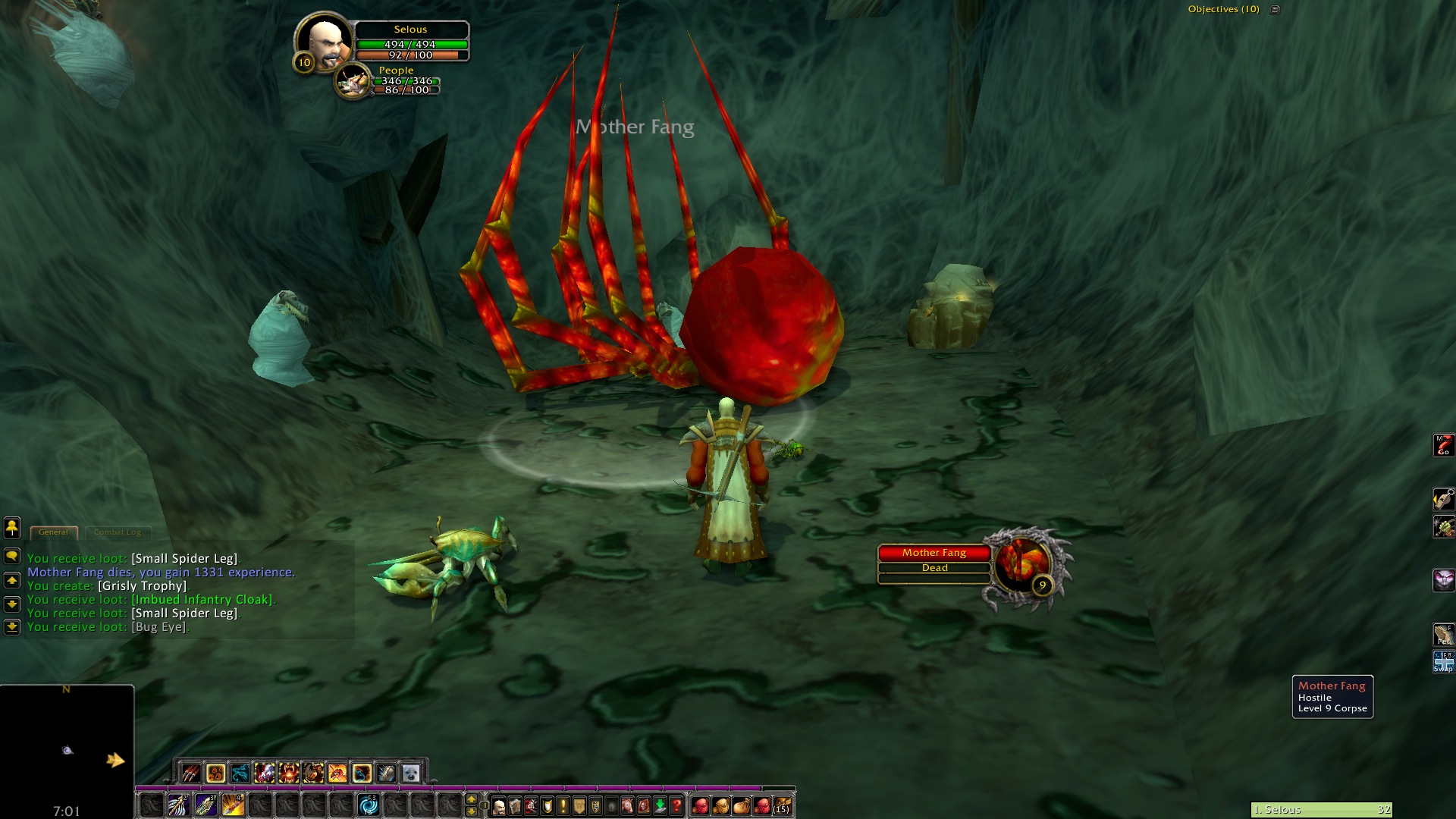Switch to the Combat Log chat tab
This screenshot has height=819, width=1456.
118,532
